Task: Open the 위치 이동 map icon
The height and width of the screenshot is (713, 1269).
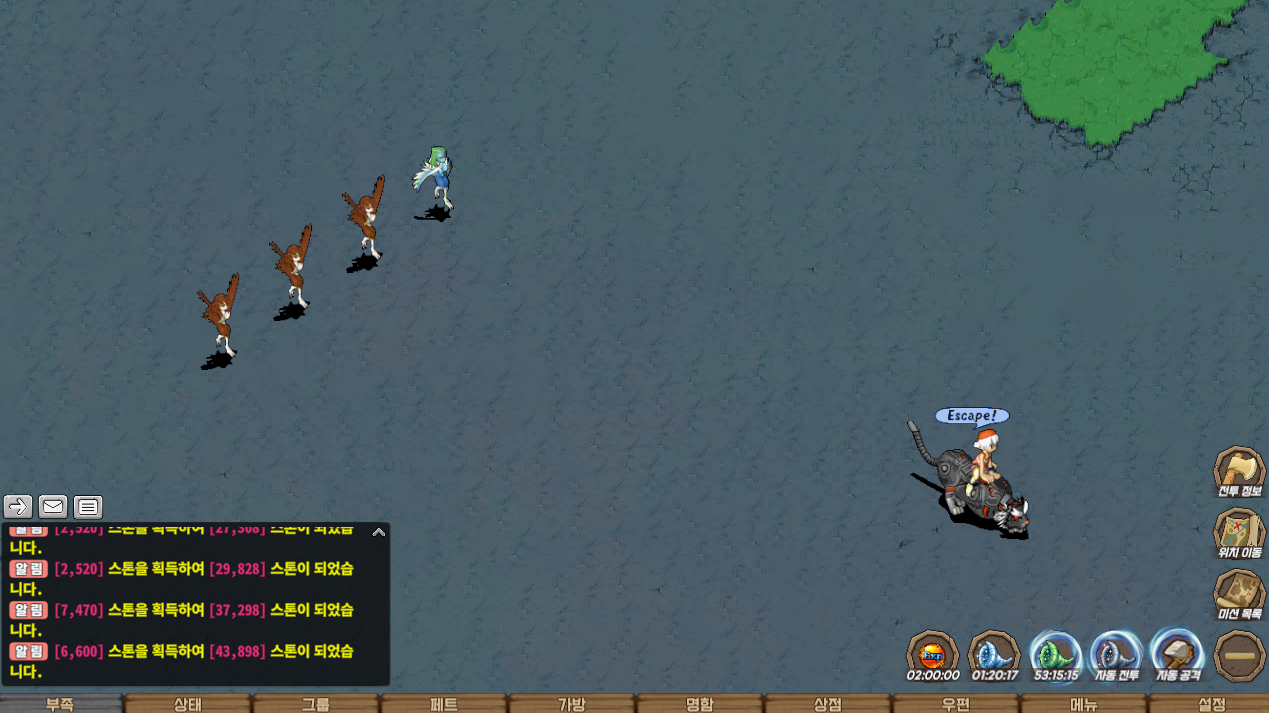Action: pos(1239,533)
